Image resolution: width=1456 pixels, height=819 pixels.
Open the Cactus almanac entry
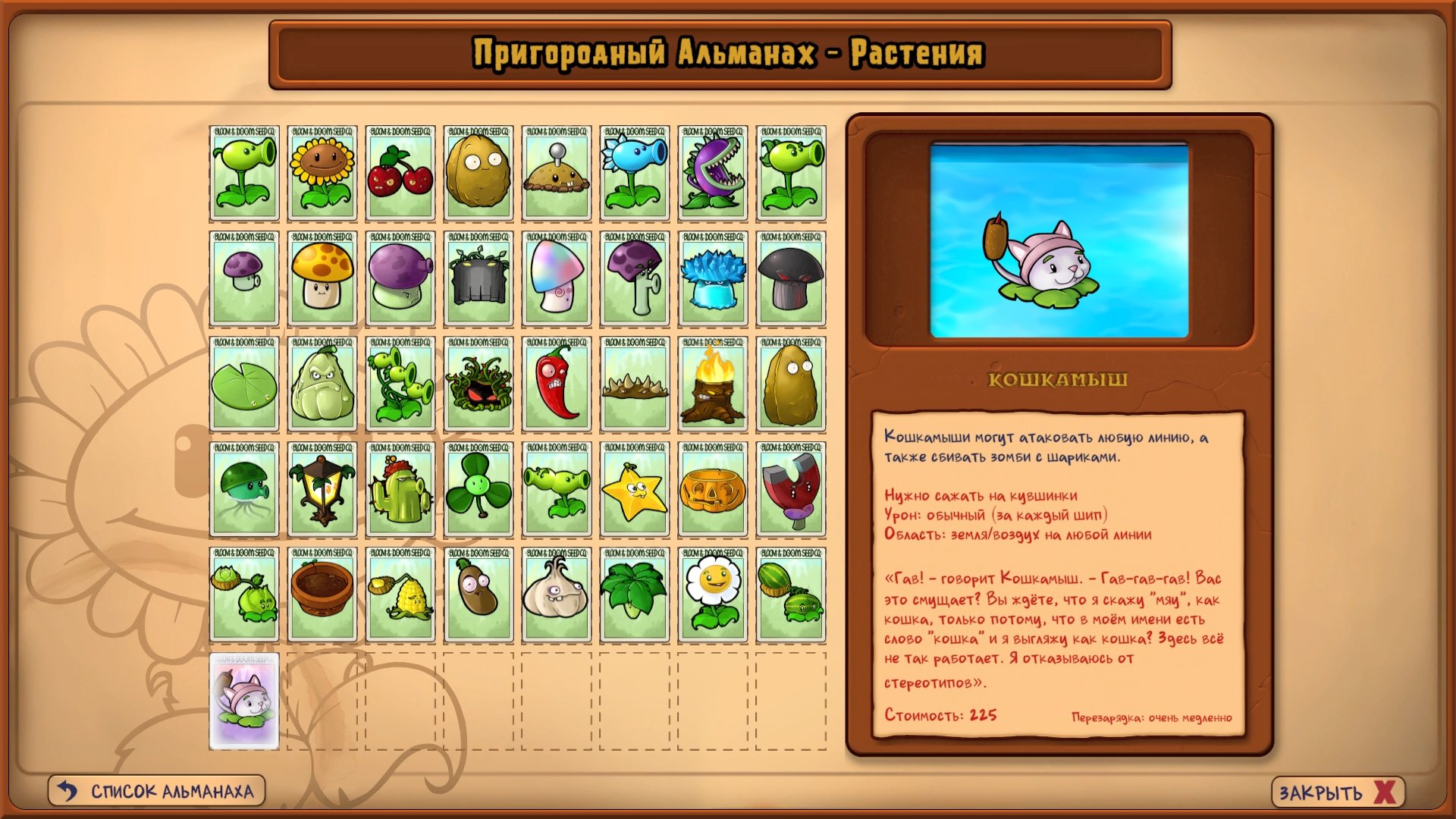400,490
